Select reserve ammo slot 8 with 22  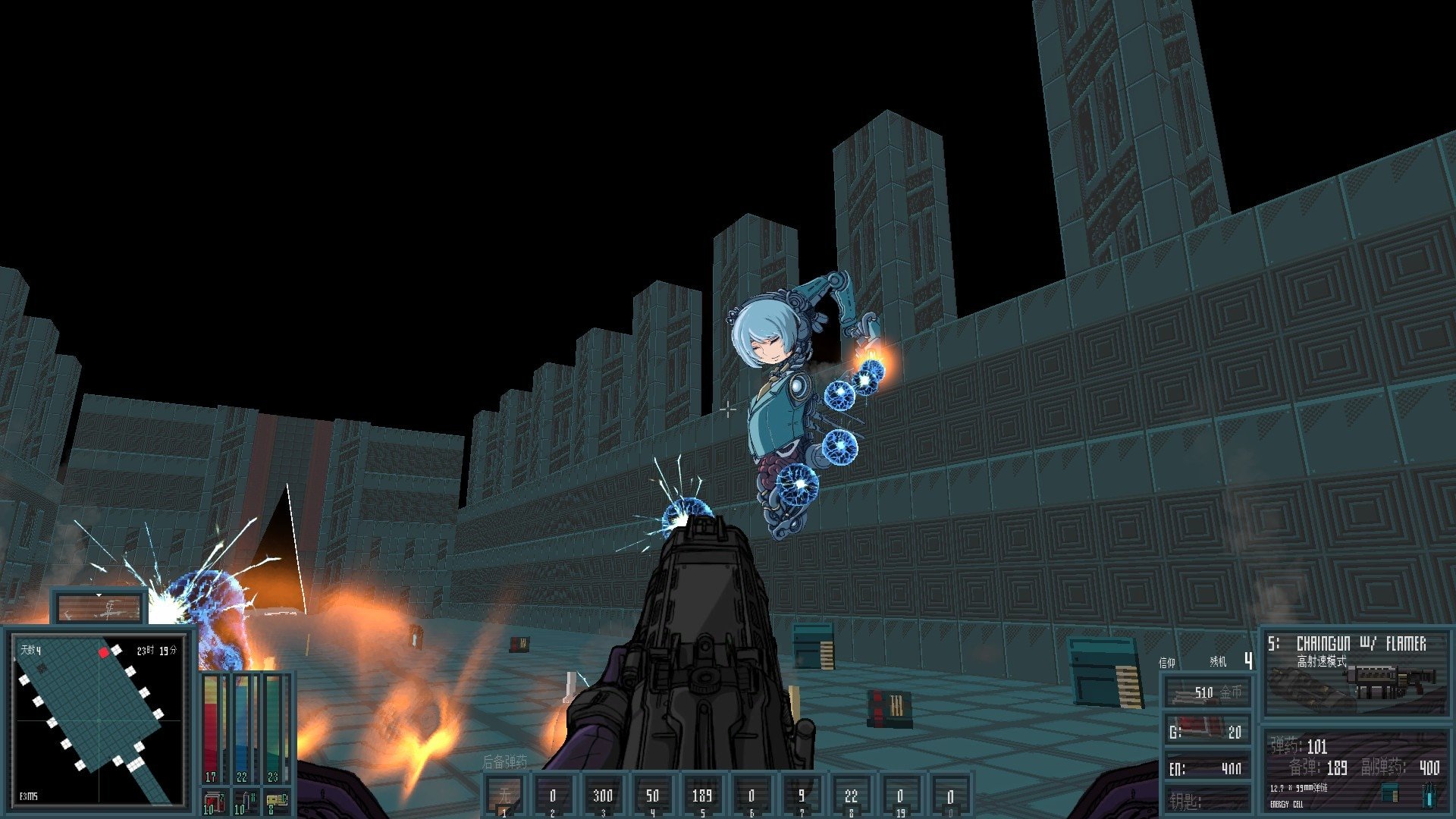pos(851,796)
